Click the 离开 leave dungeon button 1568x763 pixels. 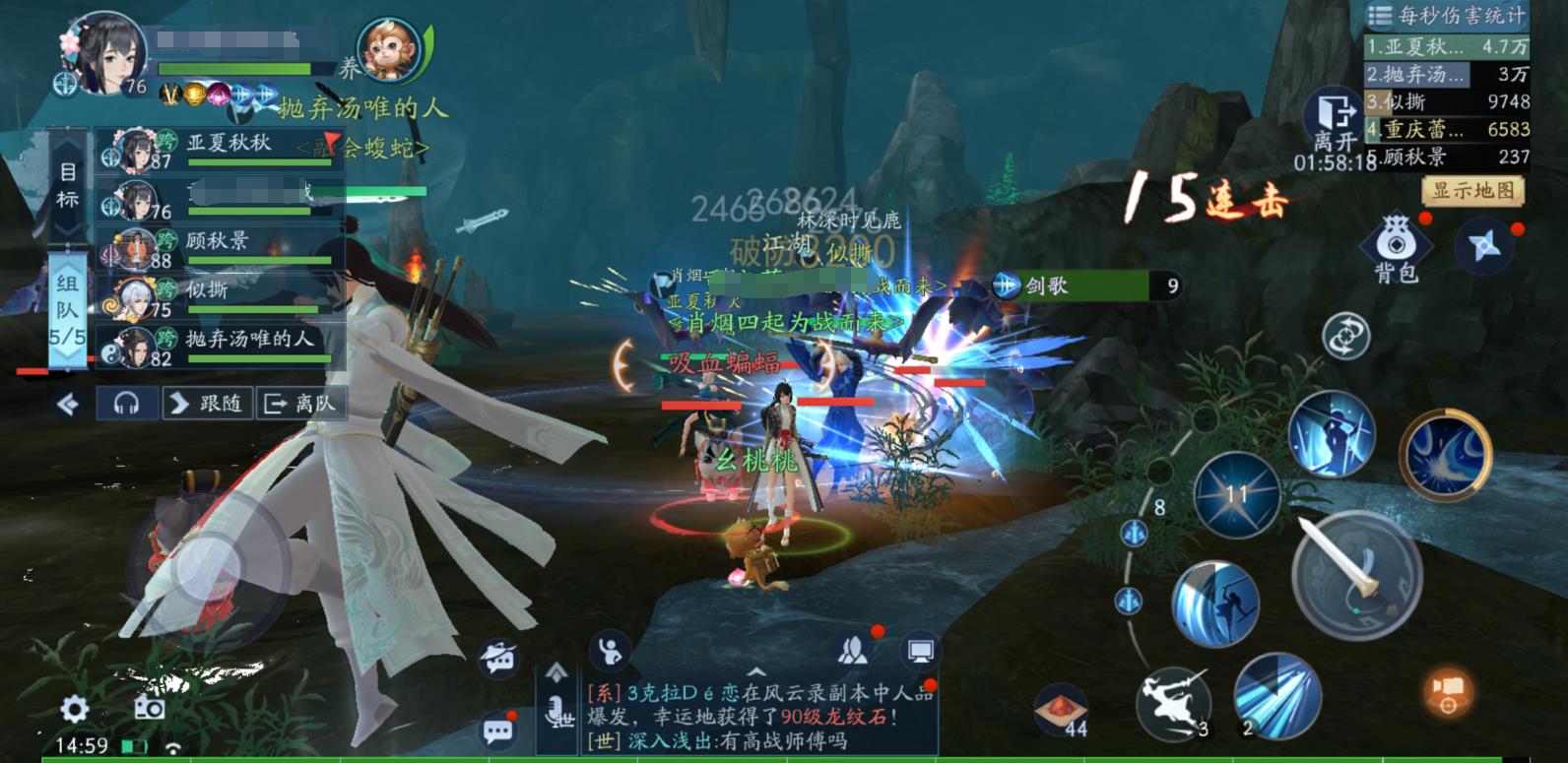coord(1335,123)
